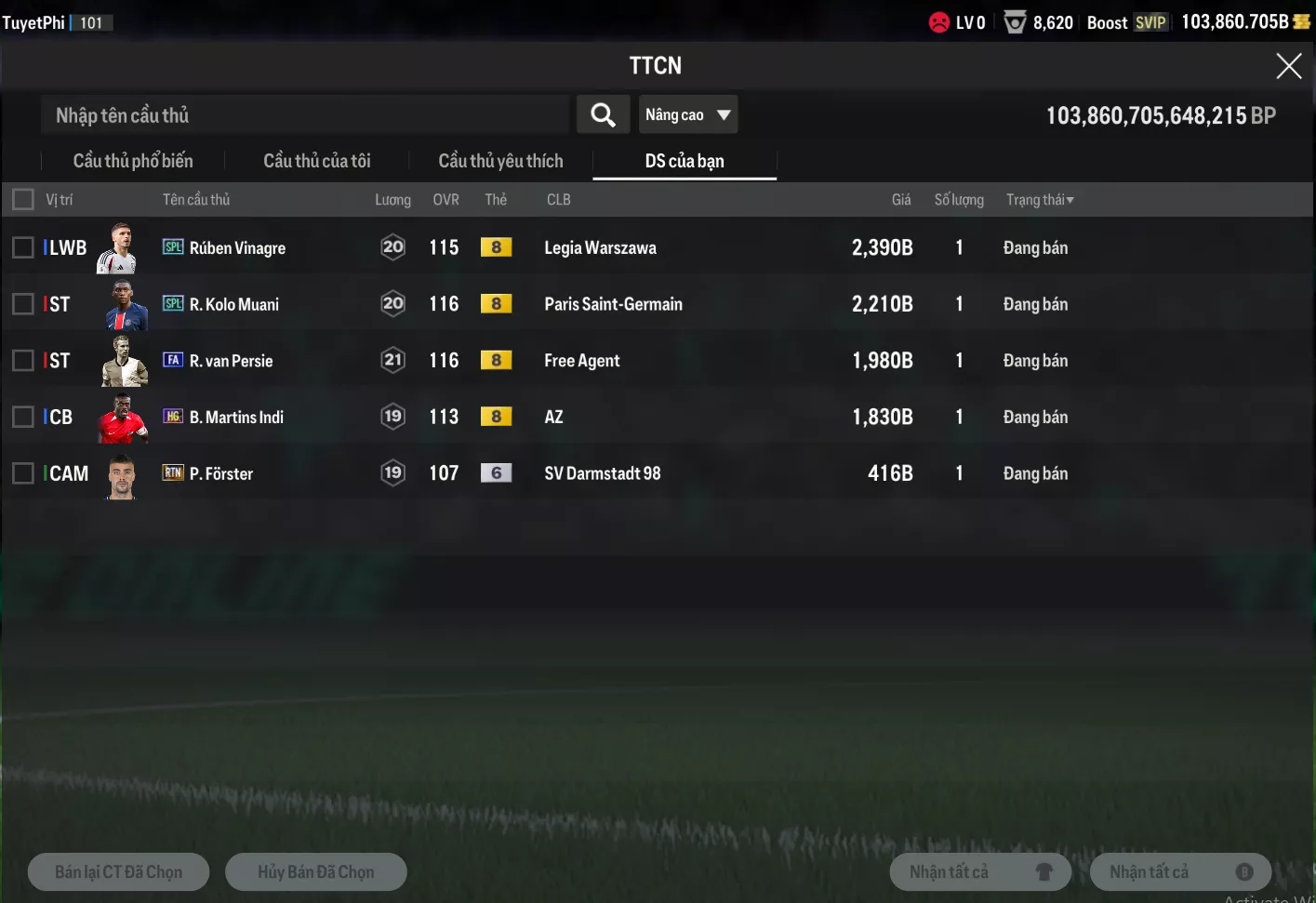Viewport: 1316px width, 903px height.
Task: Switch to Cầu thủ phổ biến tab
Action: (133, 161)
